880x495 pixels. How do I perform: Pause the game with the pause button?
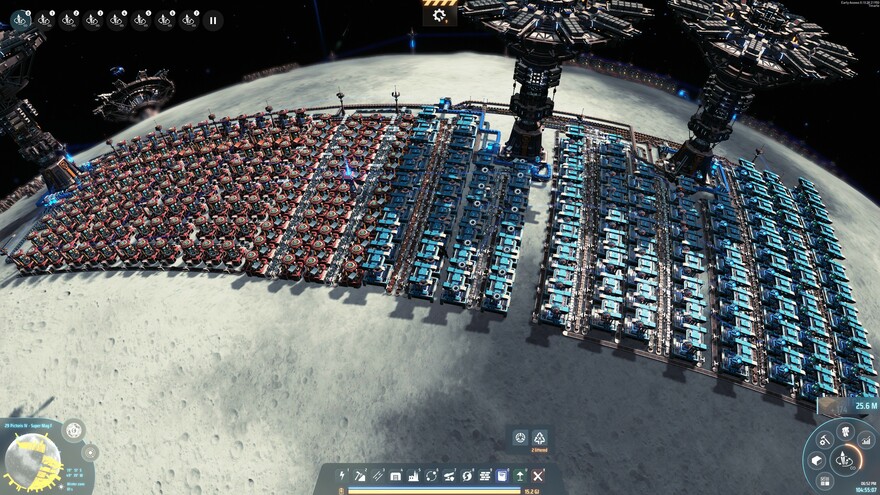[213, 19]
